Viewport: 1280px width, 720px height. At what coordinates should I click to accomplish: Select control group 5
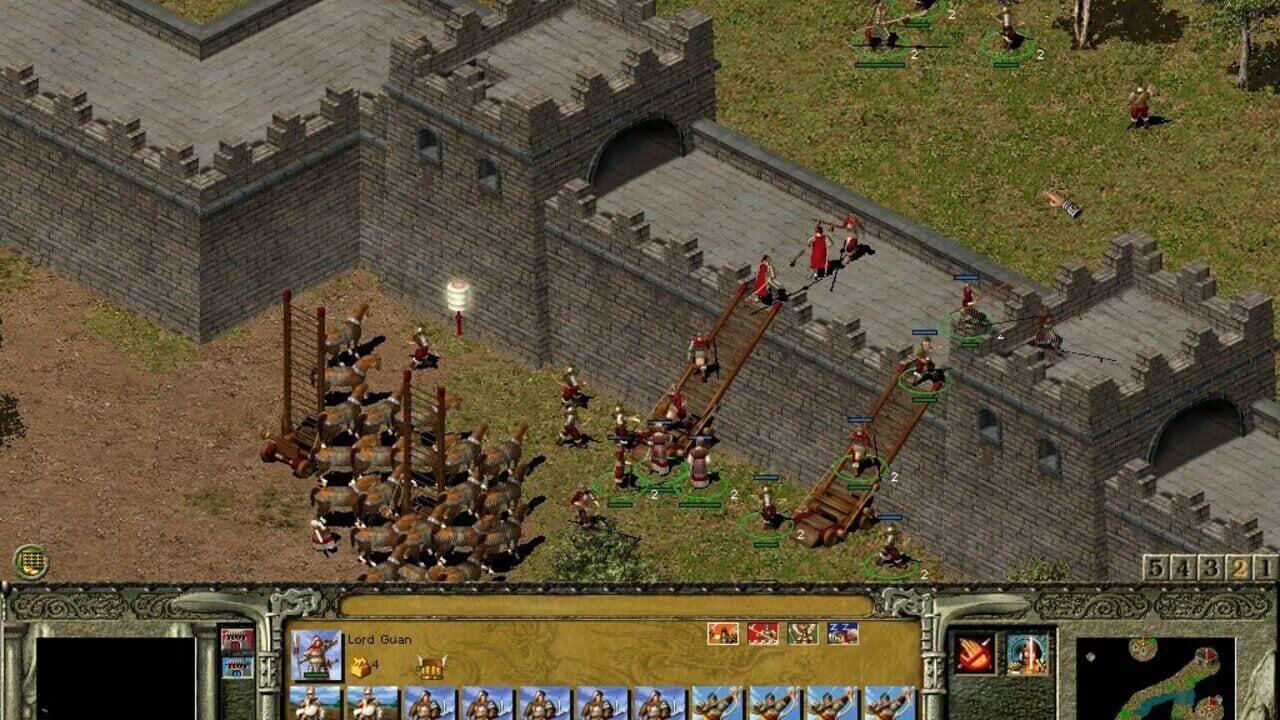[1156, 568]
